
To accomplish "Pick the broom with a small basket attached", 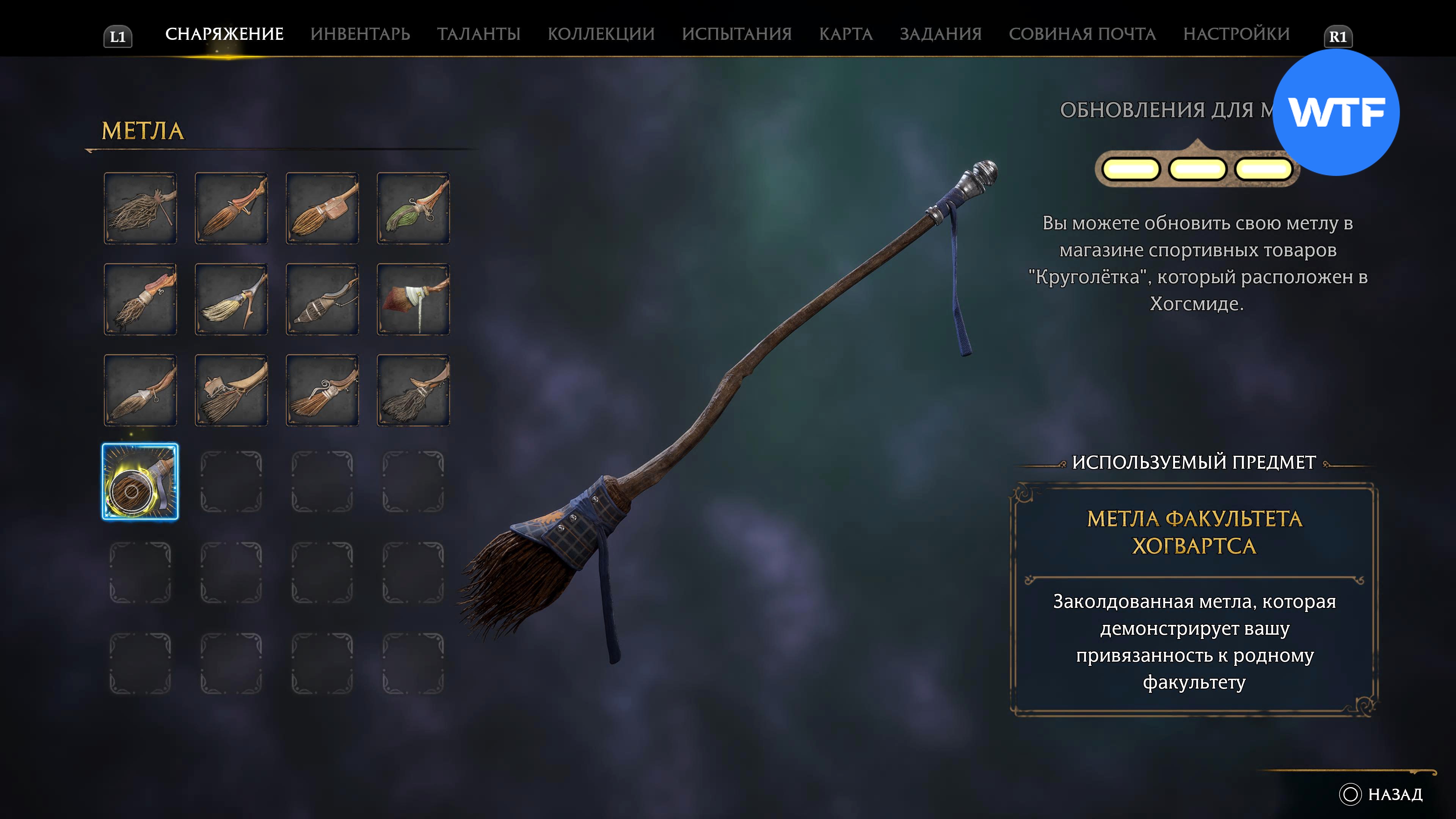I will pos(231,391).
